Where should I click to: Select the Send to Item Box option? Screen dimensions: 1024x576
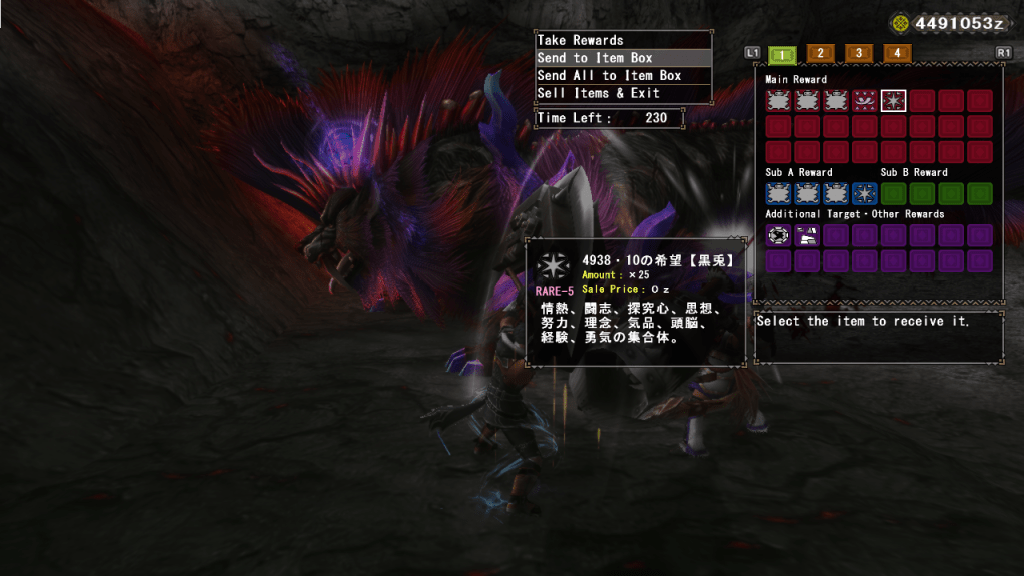623,58
